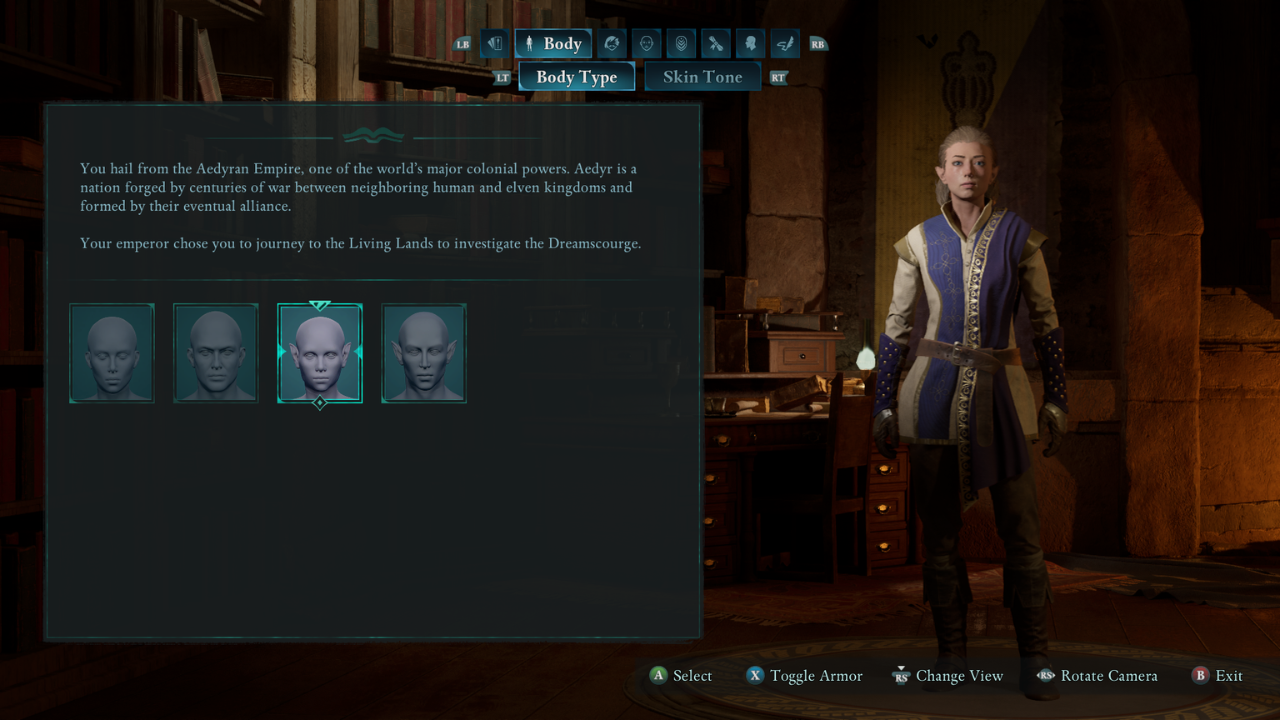Switch to the head profile tab

(x=750, y=44)
